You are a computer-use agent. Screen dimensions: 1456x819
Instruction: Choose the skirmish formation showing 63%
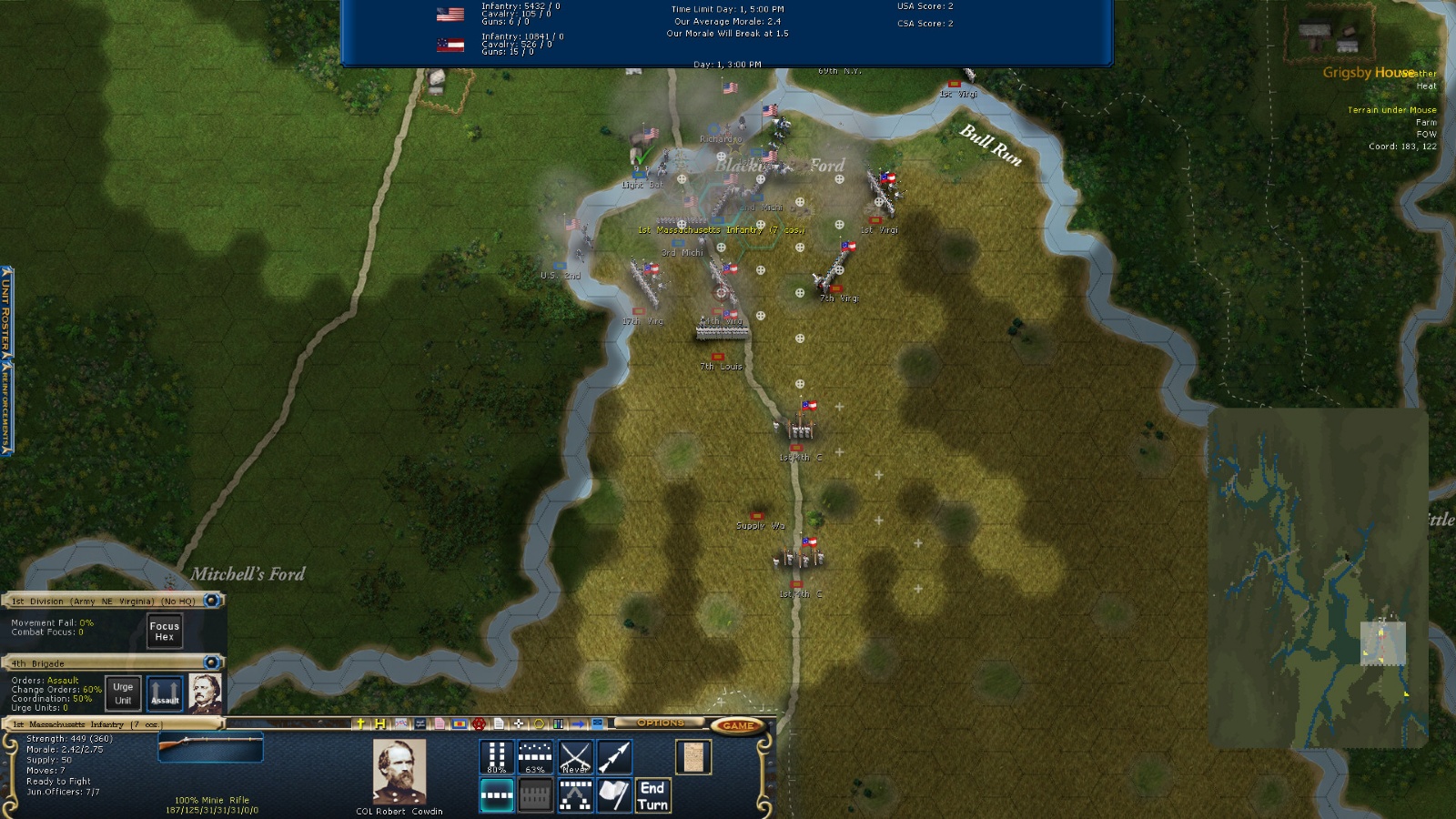pos(535,757)
